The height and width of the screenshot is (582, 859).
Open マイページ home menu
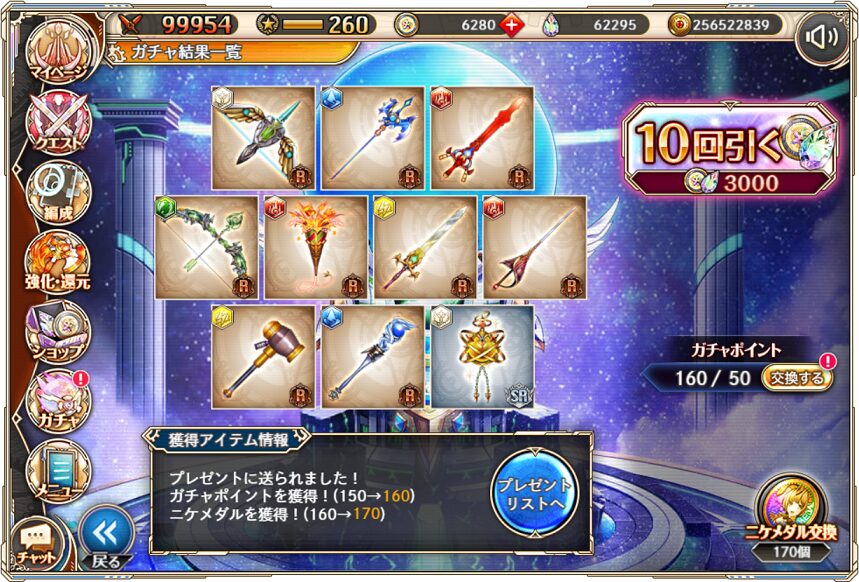coord(58,53)
